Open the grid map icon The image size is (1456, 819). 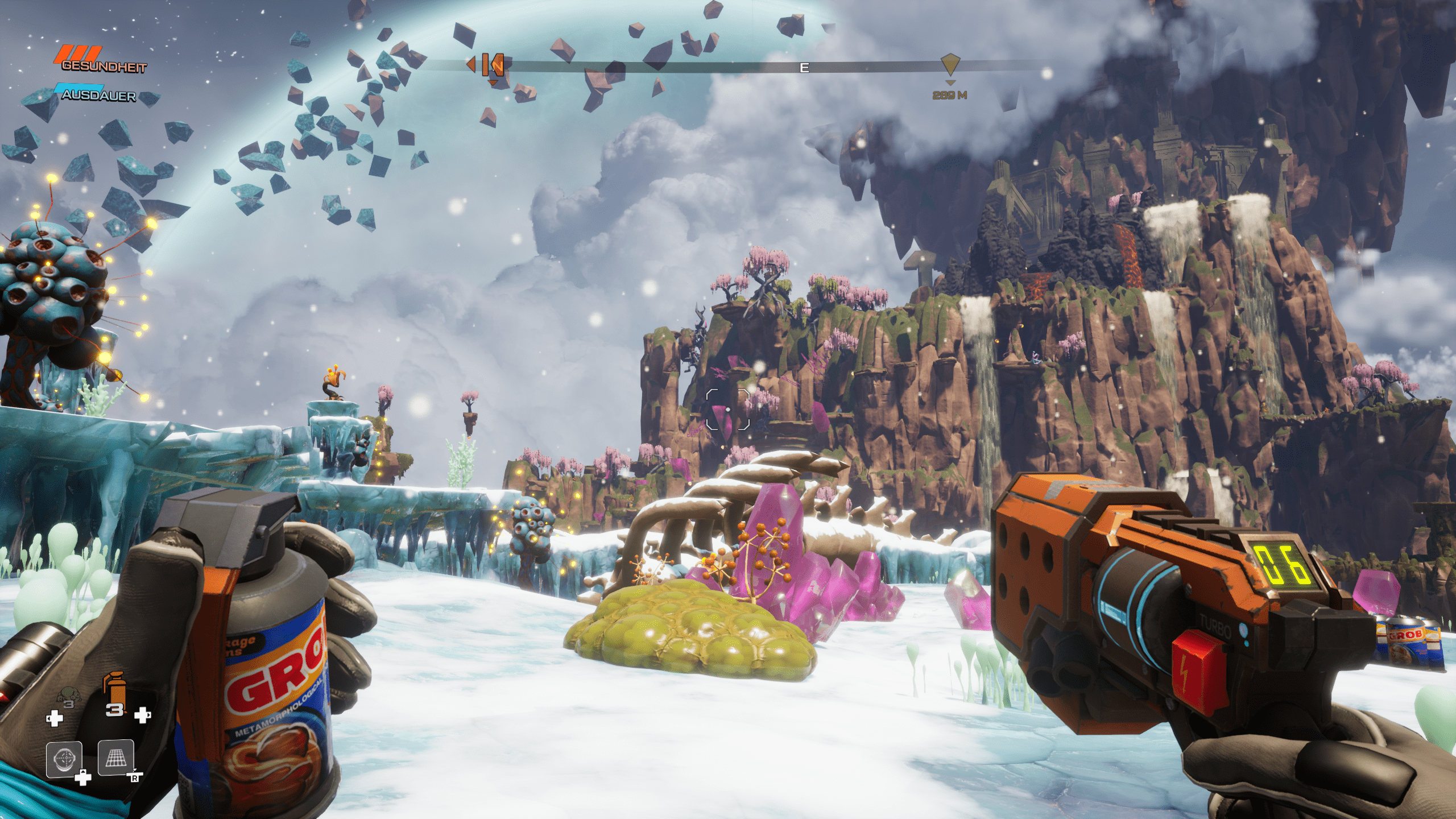click(115, 758)
